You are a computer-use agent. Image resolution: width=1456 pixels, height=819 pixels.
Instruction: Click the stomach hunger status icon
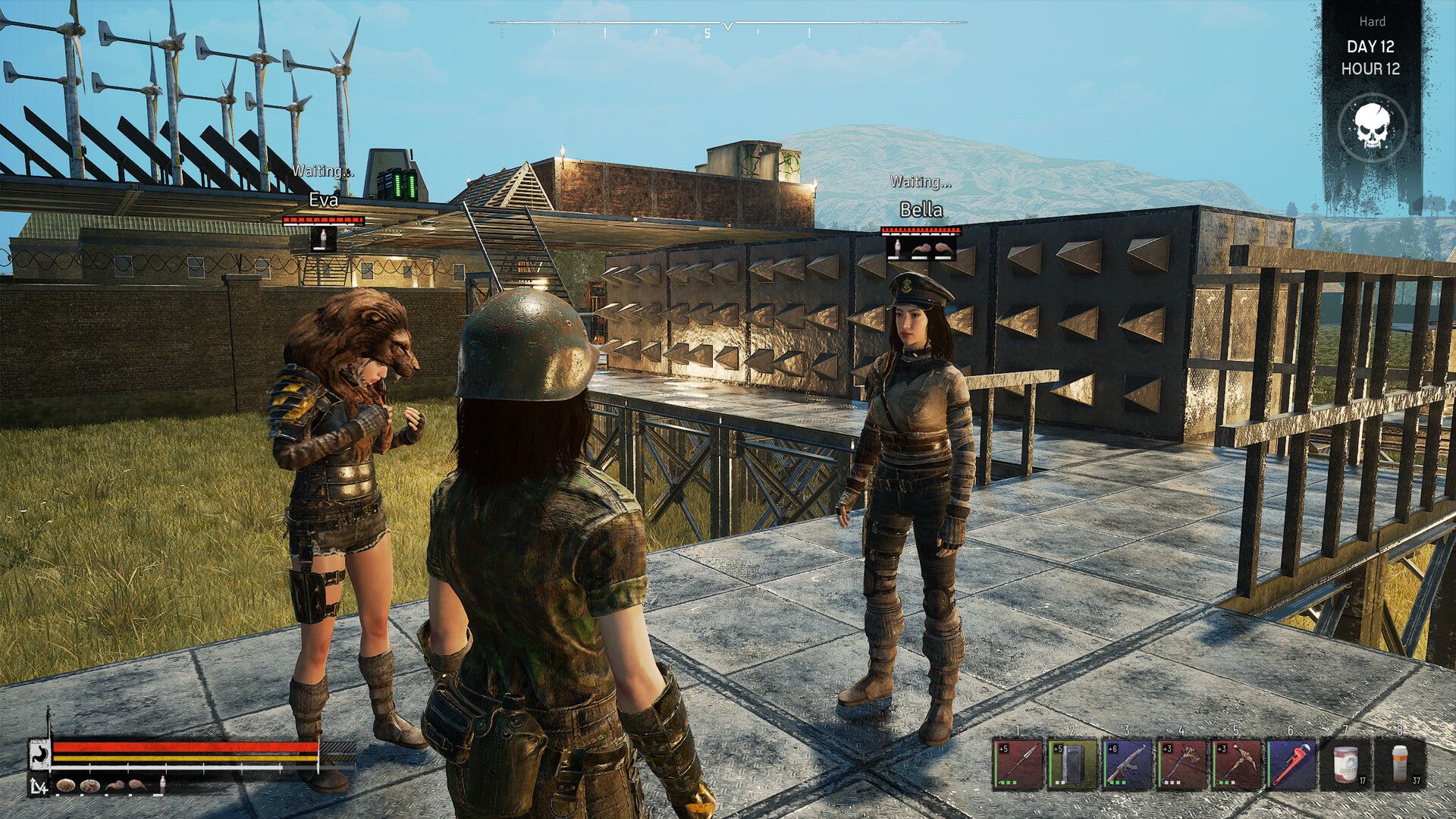tap(39, 755)
